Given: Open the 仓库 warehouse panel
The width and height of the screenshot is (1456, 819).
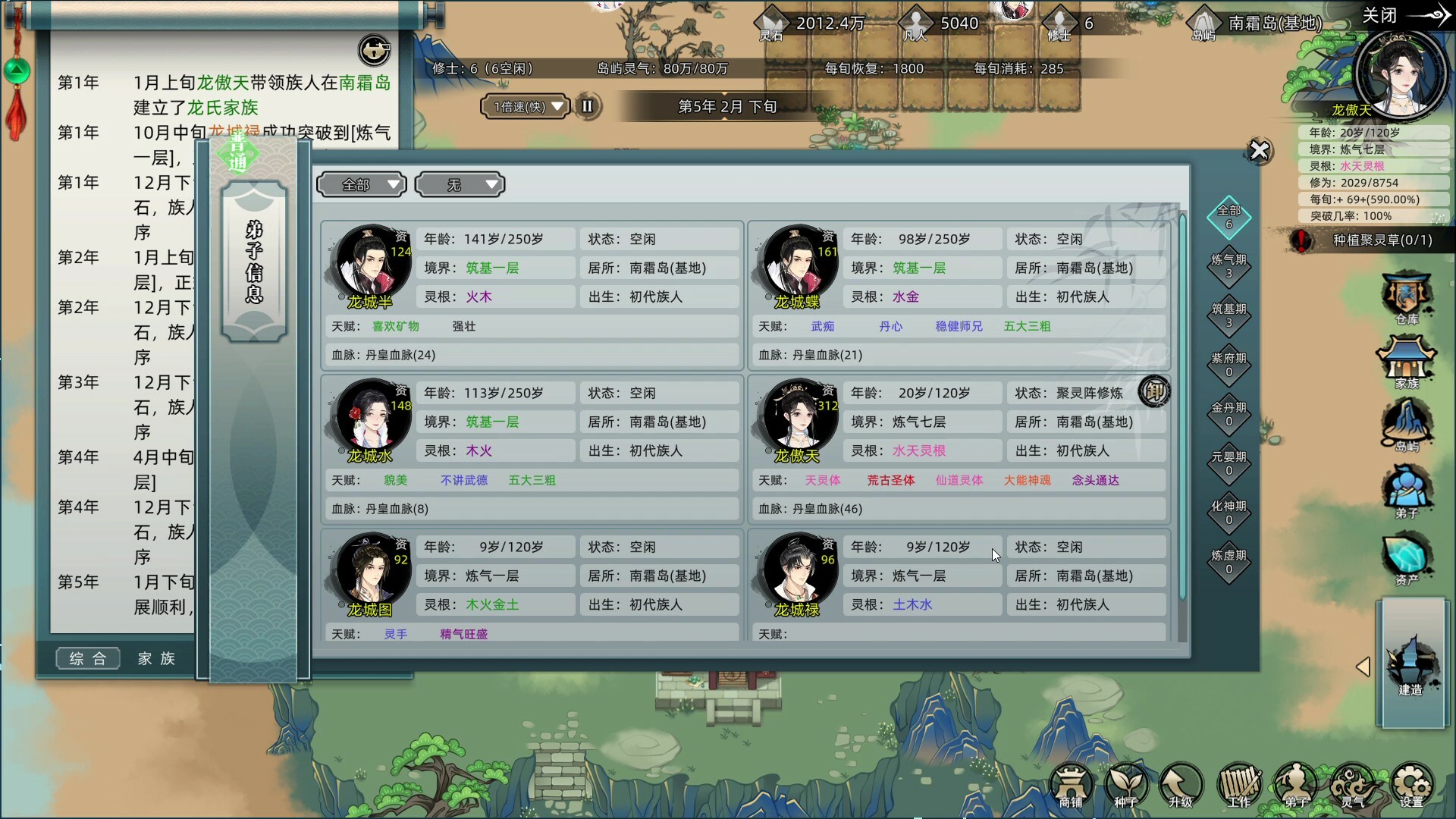Looking at the screenshot, I should [1408, 297].
